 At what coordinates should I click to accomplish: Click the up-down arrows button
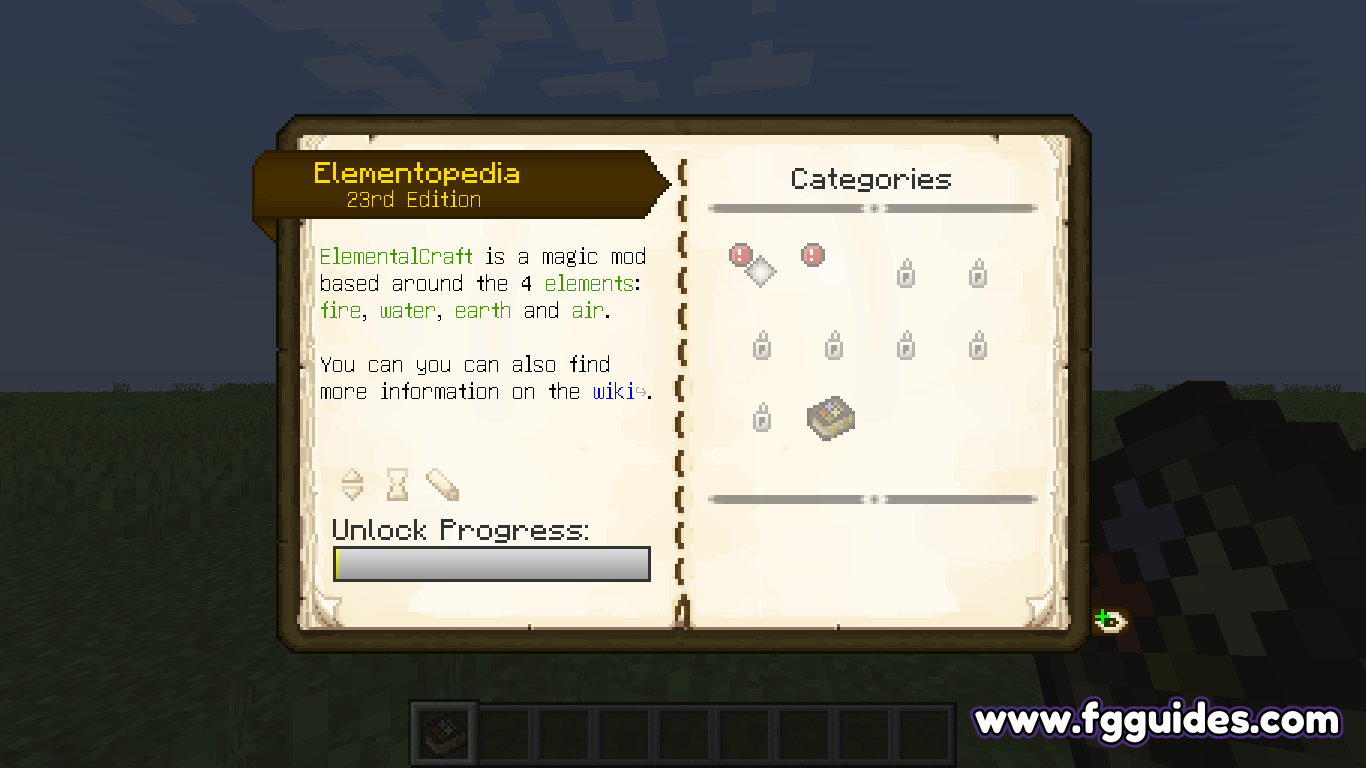tap(353, 485)
